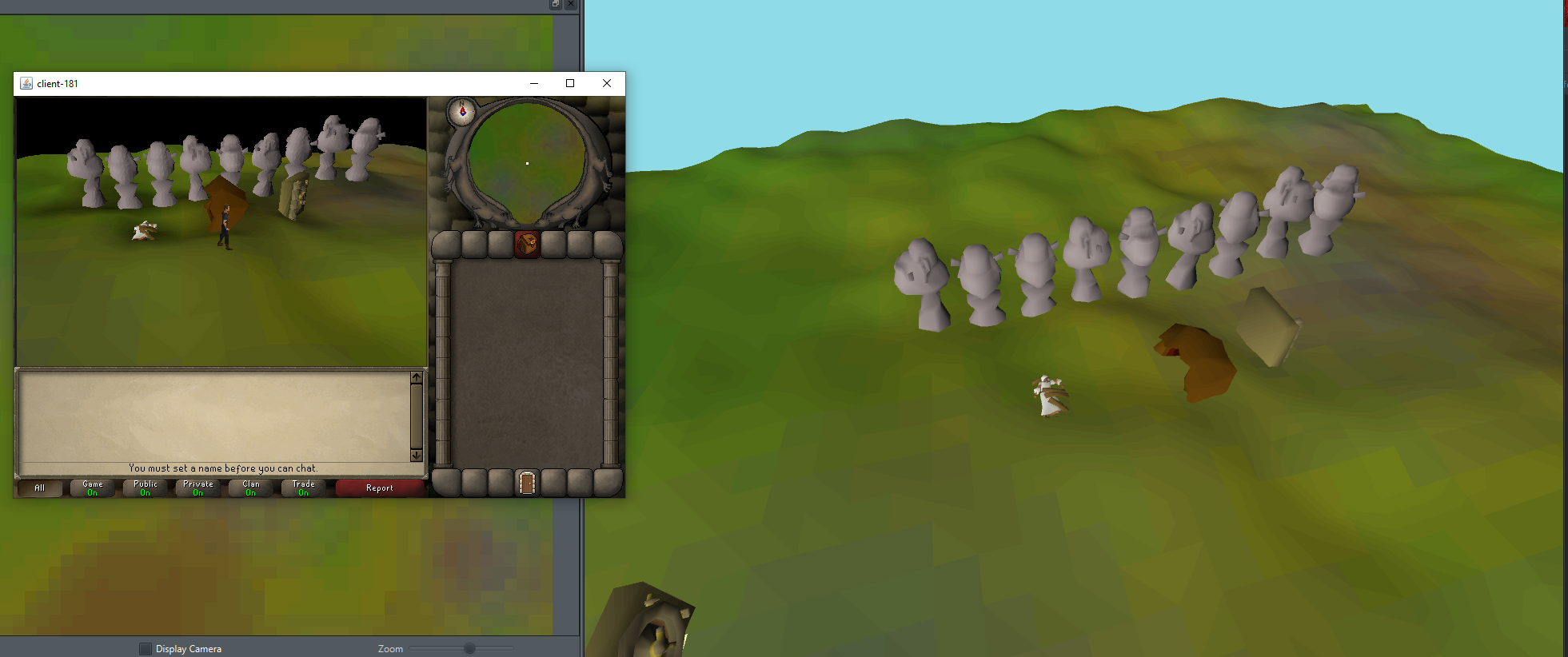
Task: Click the chat scrollbar up arrow
Action: coord(417,377)
